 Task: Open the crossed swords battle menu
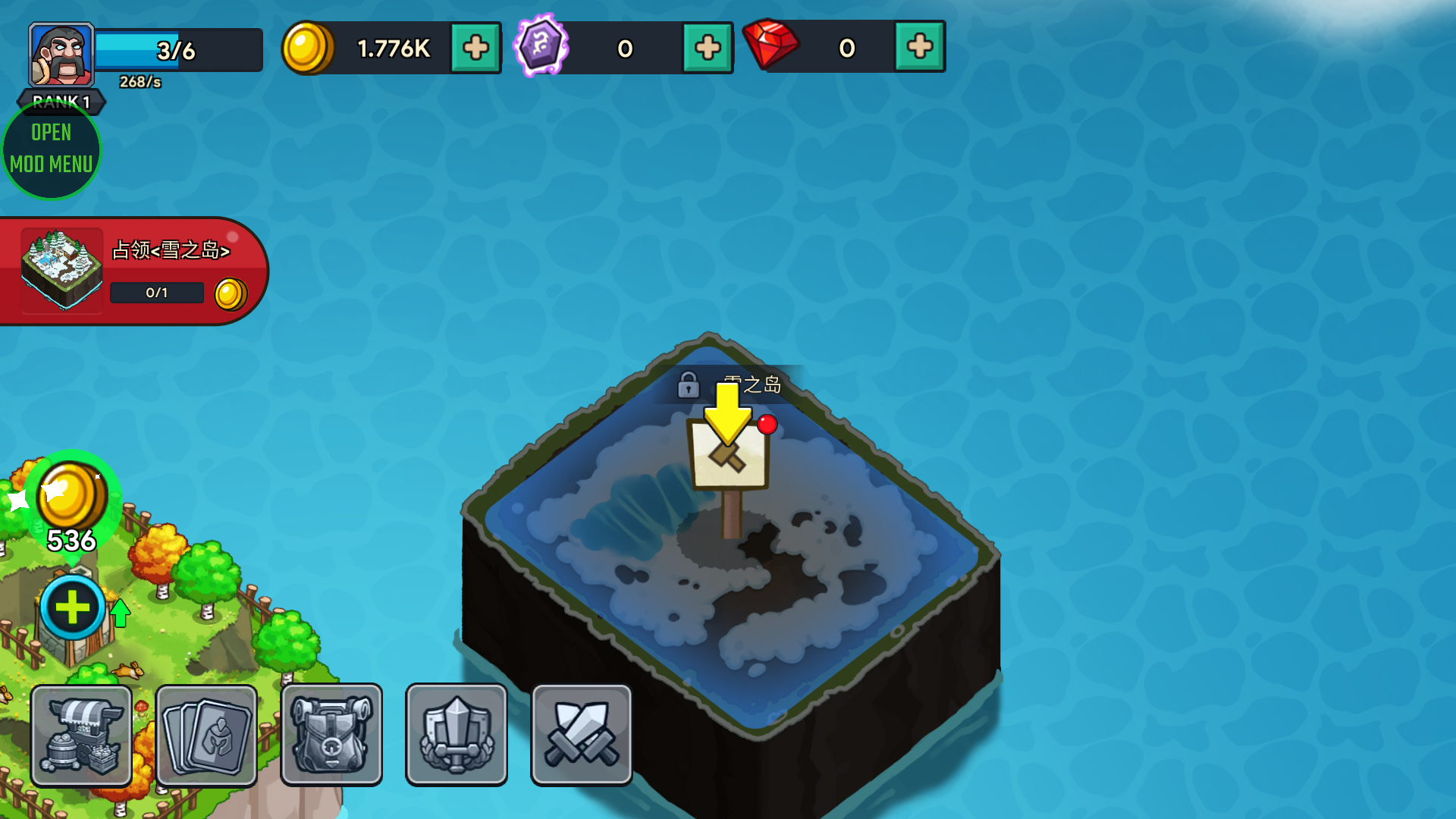coord(581,734)
